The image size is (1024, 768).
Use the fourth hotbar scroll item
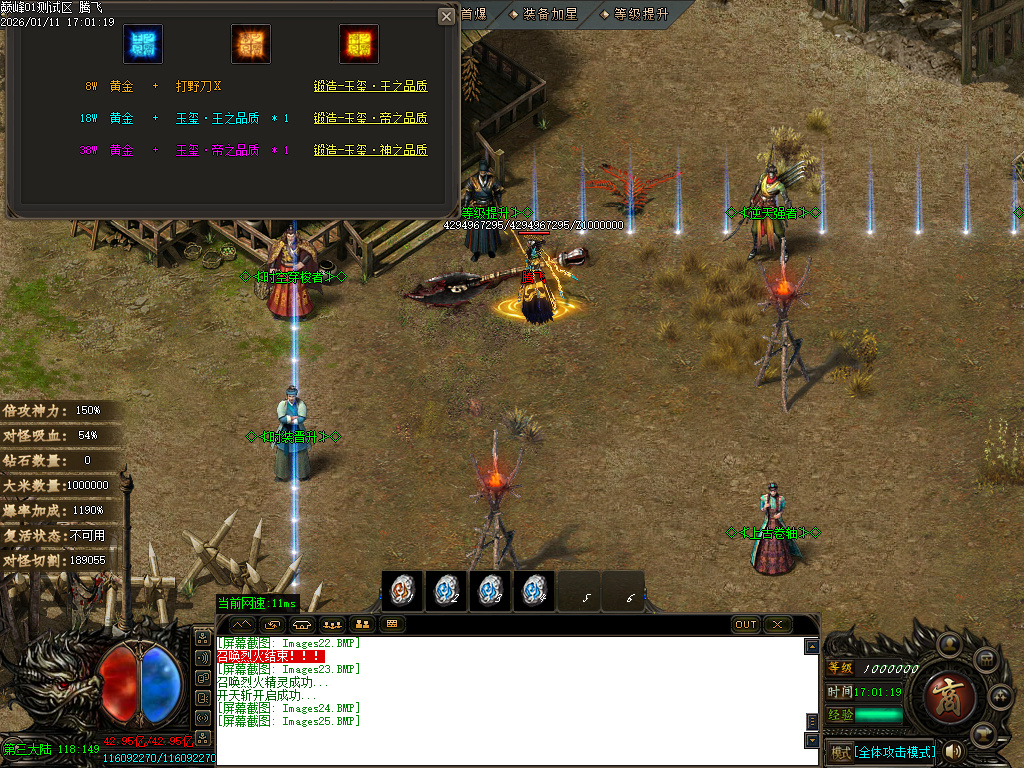534,591
